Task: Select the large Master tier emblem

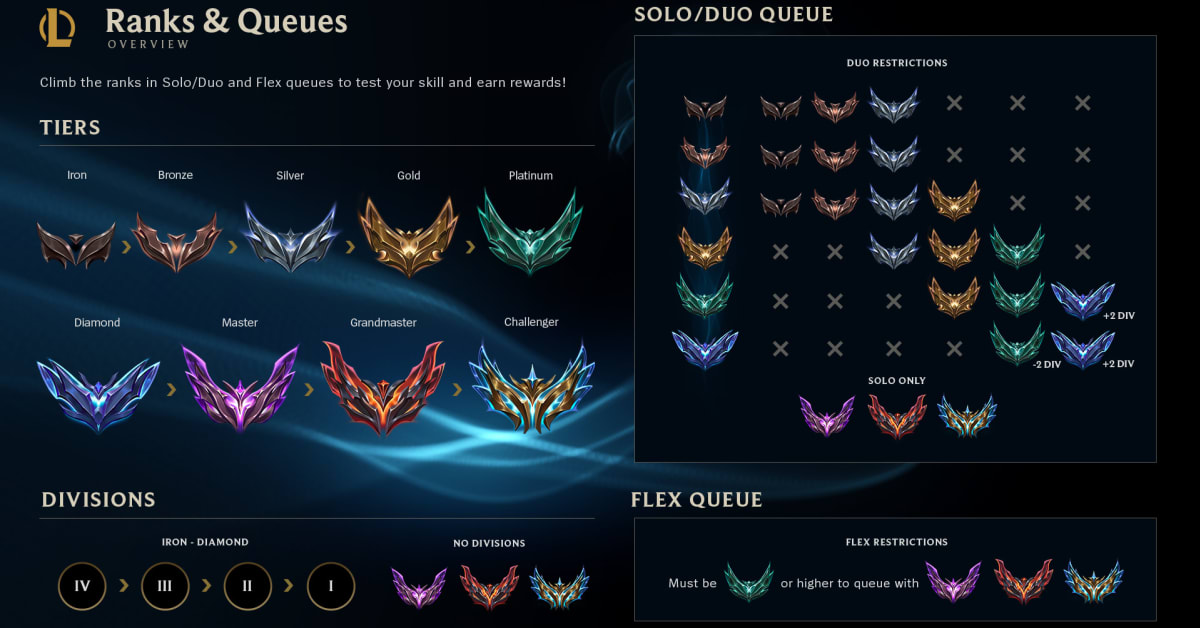Action: [240, 387]
